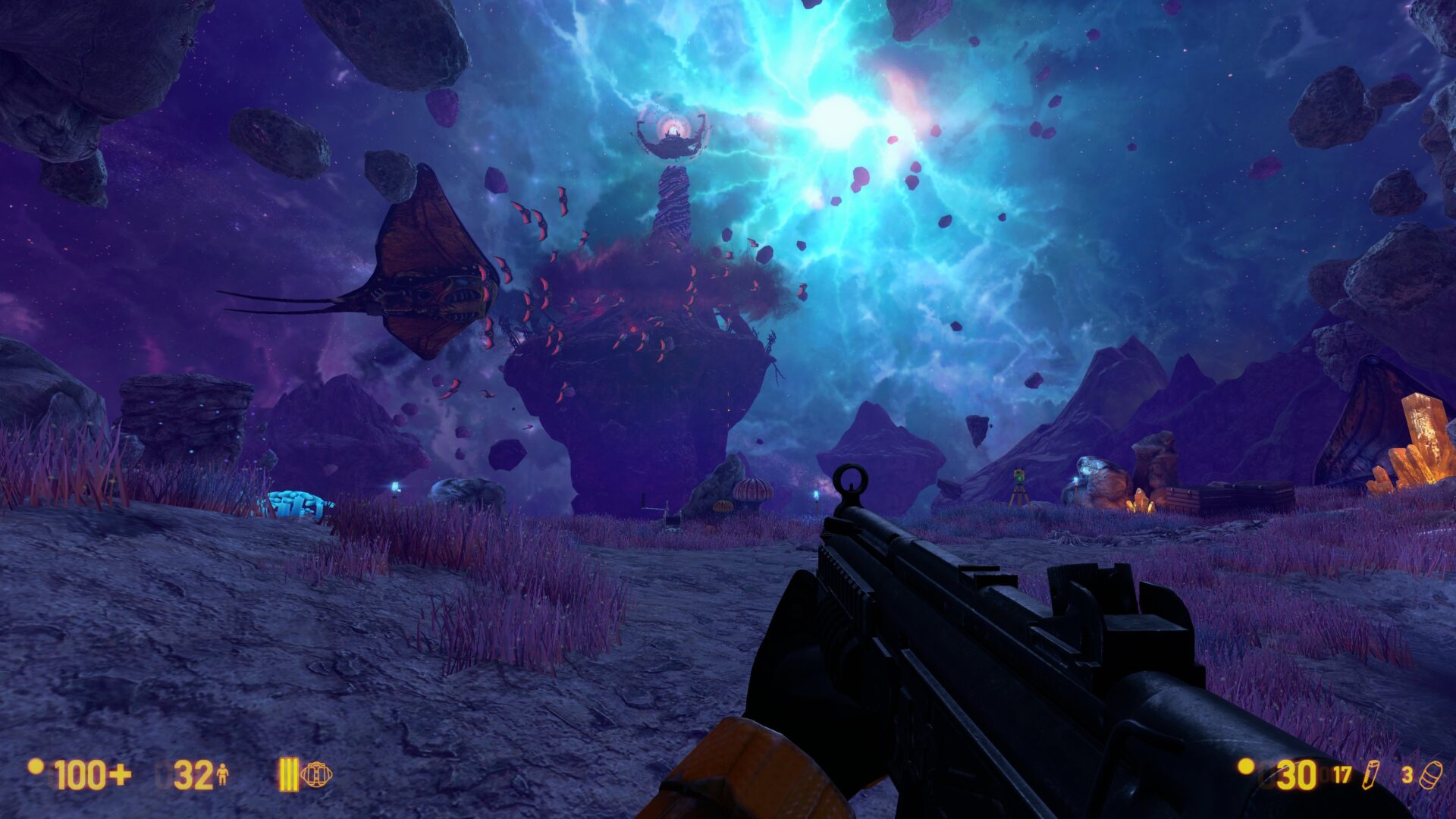
Task: Click the bullet reserve ammo icon
Action: tap(1370, 775)
